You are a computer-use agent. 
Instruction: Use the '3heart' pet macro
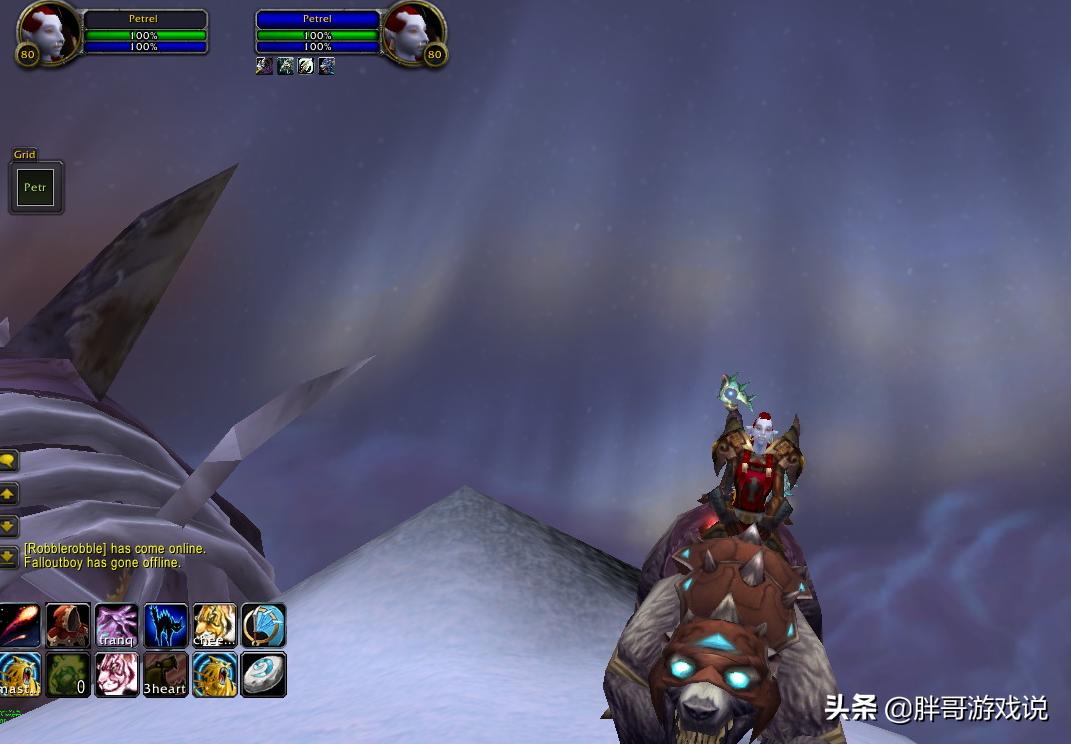pyautogui.click(x=166, y=675)
